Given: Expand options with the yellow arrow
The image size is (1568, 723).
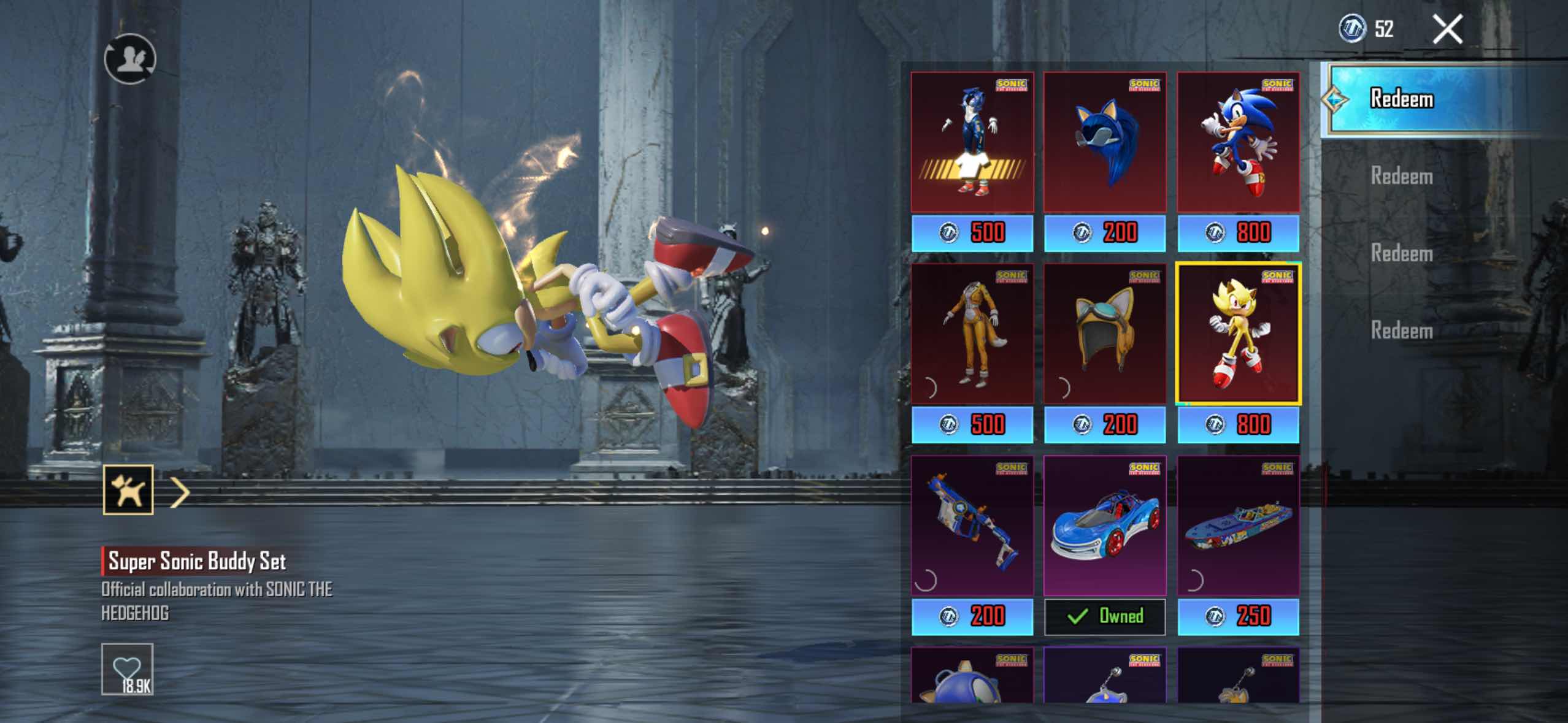Looking at the screenshot, I should (180, 492).
